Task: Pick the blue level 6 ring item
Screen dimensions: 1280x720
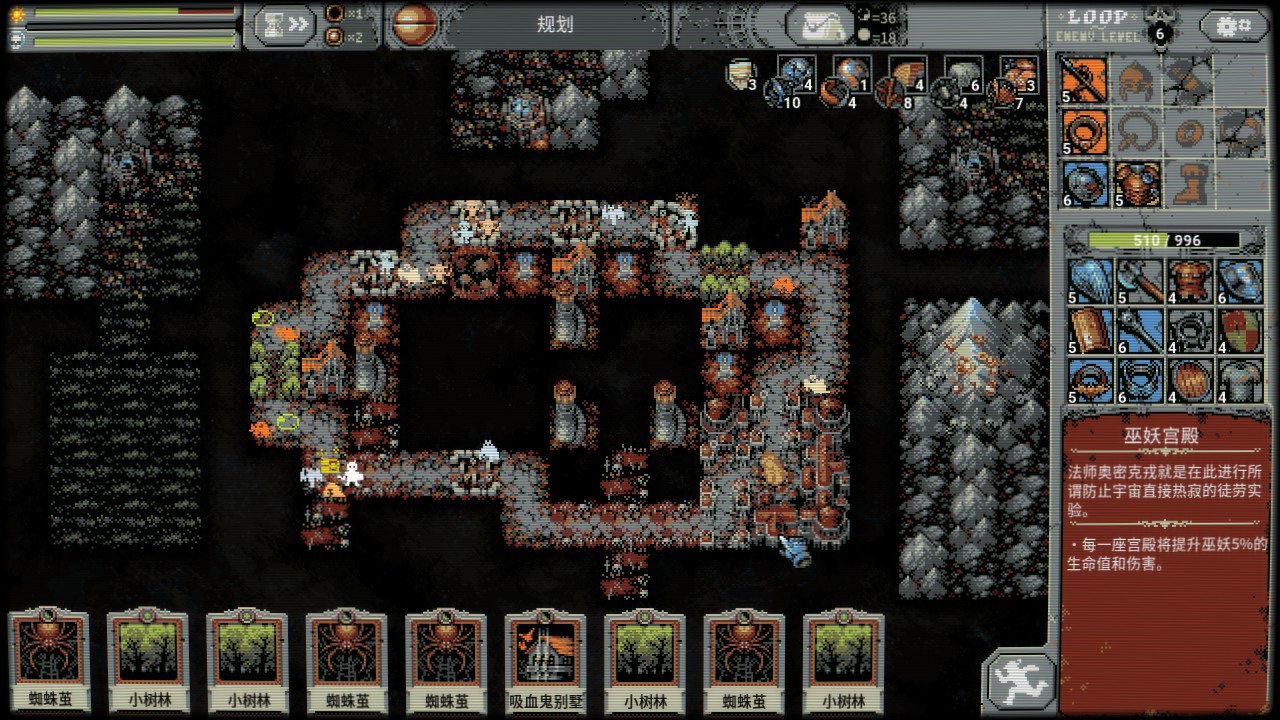Action: 1139,381
